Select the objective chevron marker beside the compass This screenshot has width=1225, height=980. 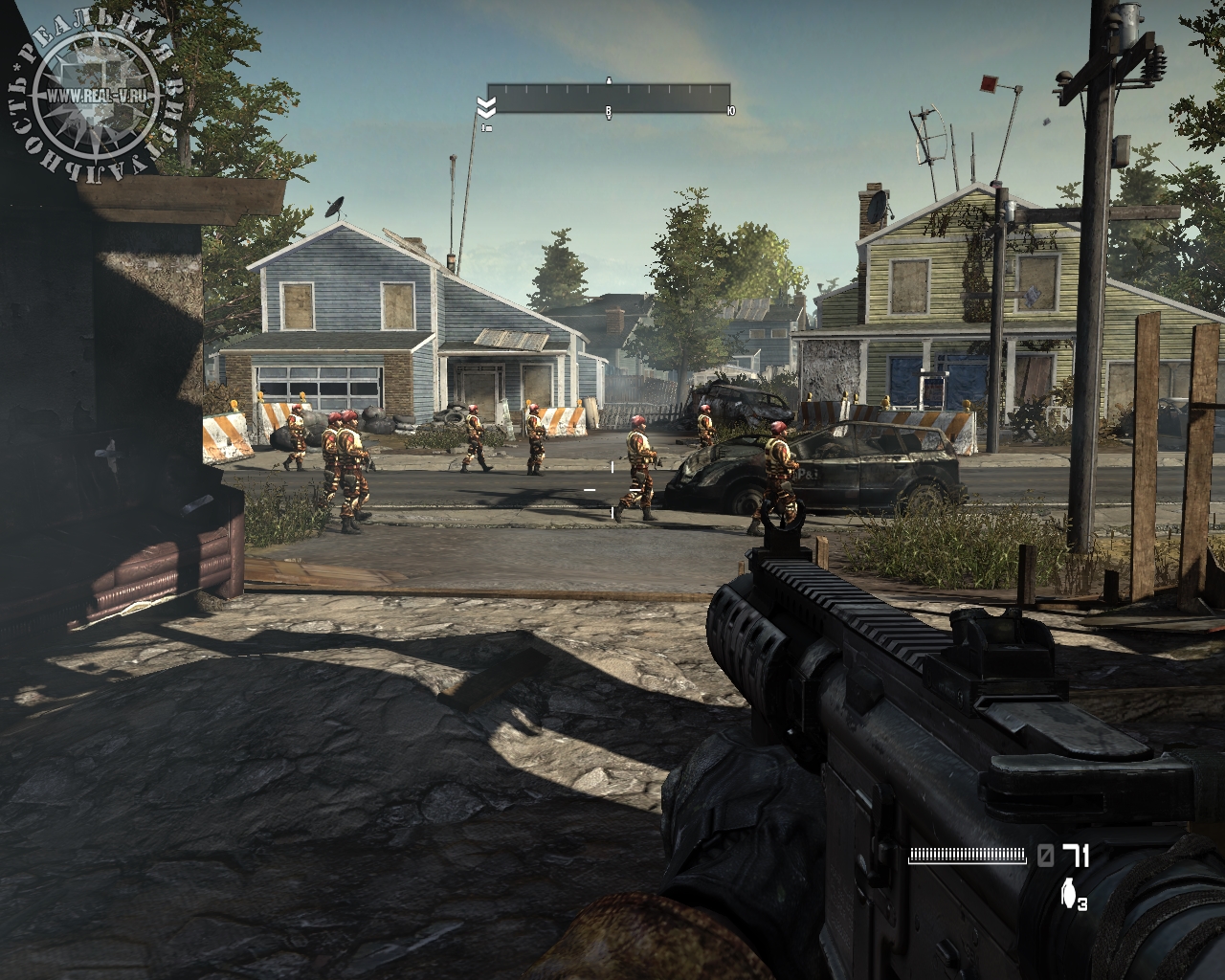point(485,105)
